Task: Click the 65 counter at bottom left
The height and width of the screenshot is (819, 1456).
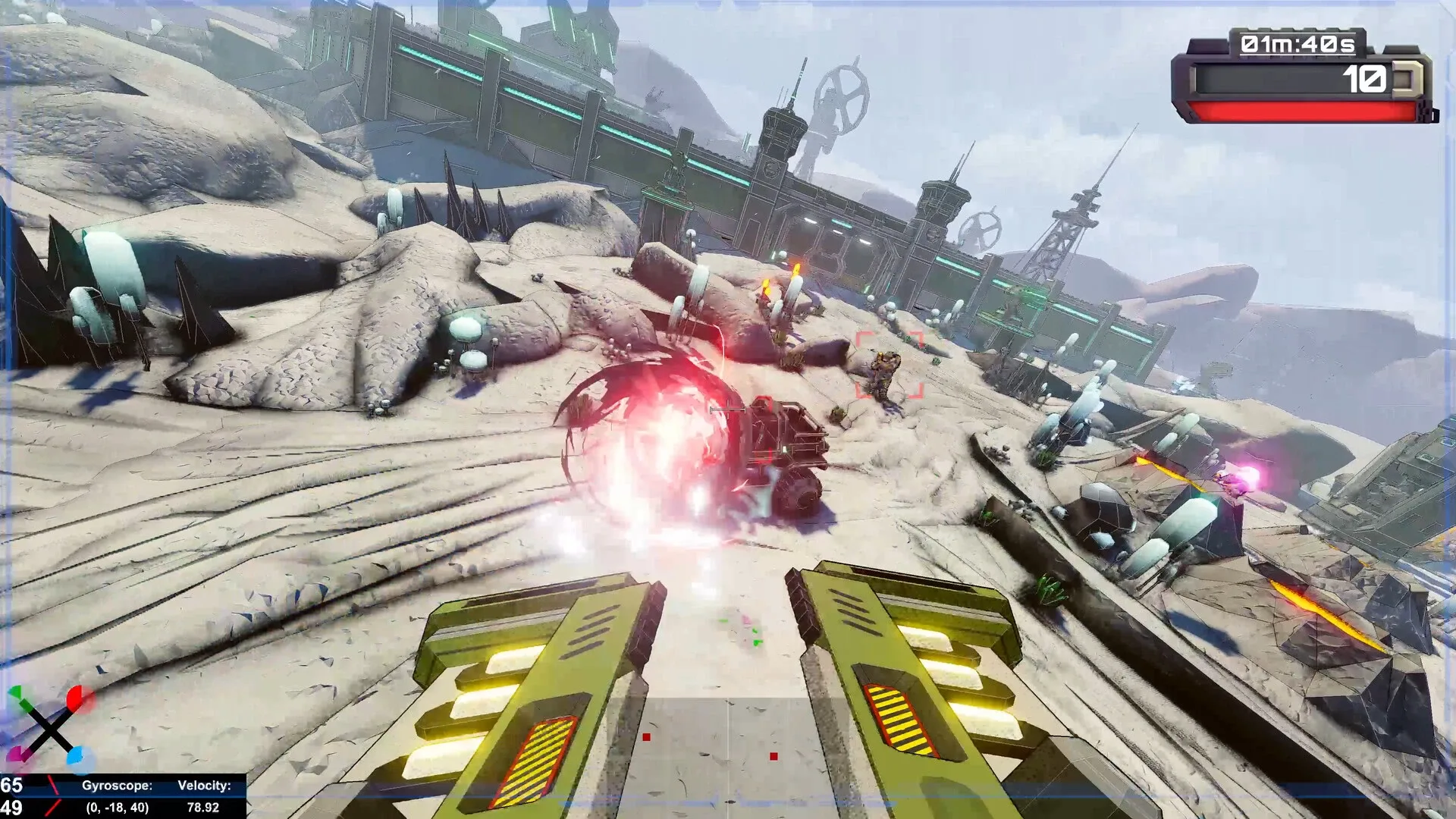Action: 10,786
